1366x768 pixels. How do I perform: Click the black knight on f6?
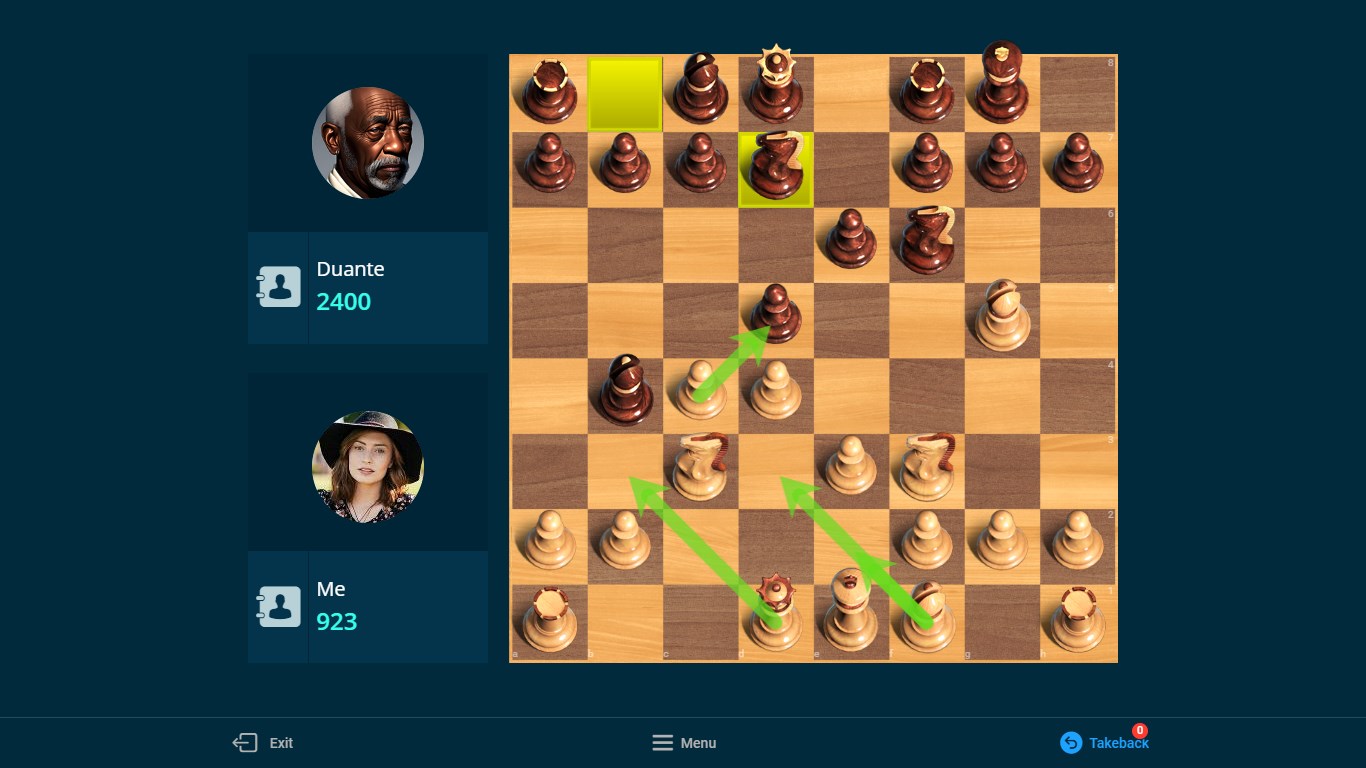tap(928, 240)
